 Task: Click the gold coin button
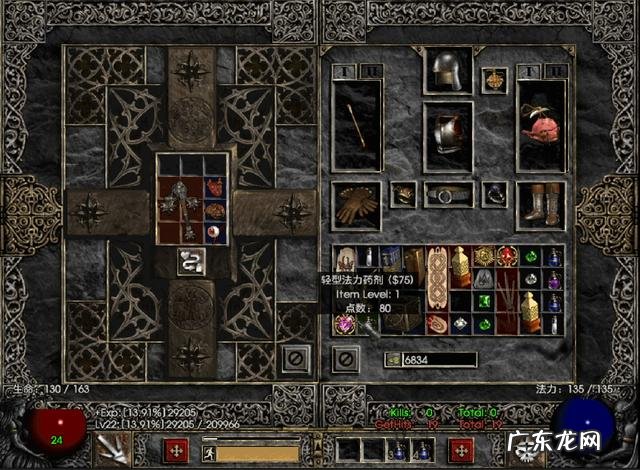(392, 360)
